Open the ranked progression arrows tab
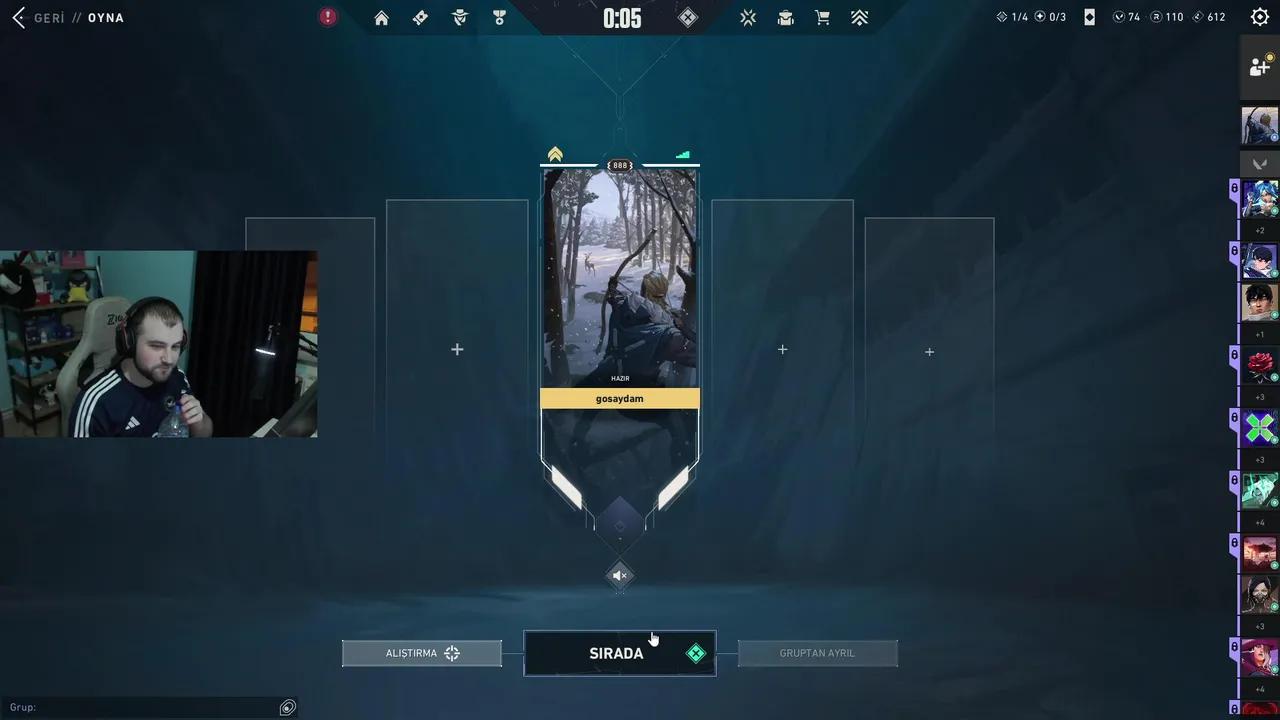Screen dimensions: 1280x720 [x=859, y=17]
